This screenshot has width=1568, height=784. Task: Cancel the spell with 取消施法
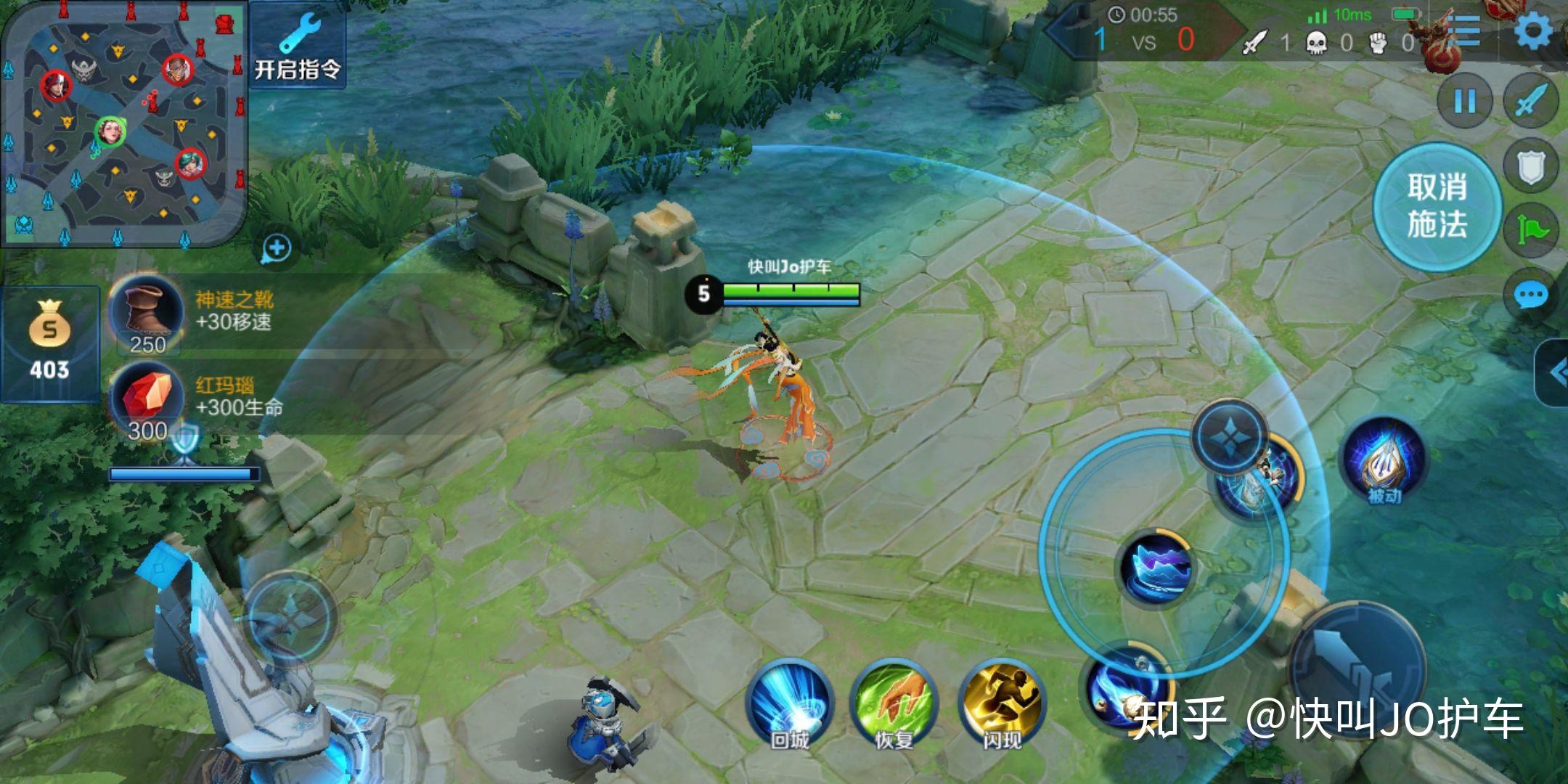[1437, 206]
